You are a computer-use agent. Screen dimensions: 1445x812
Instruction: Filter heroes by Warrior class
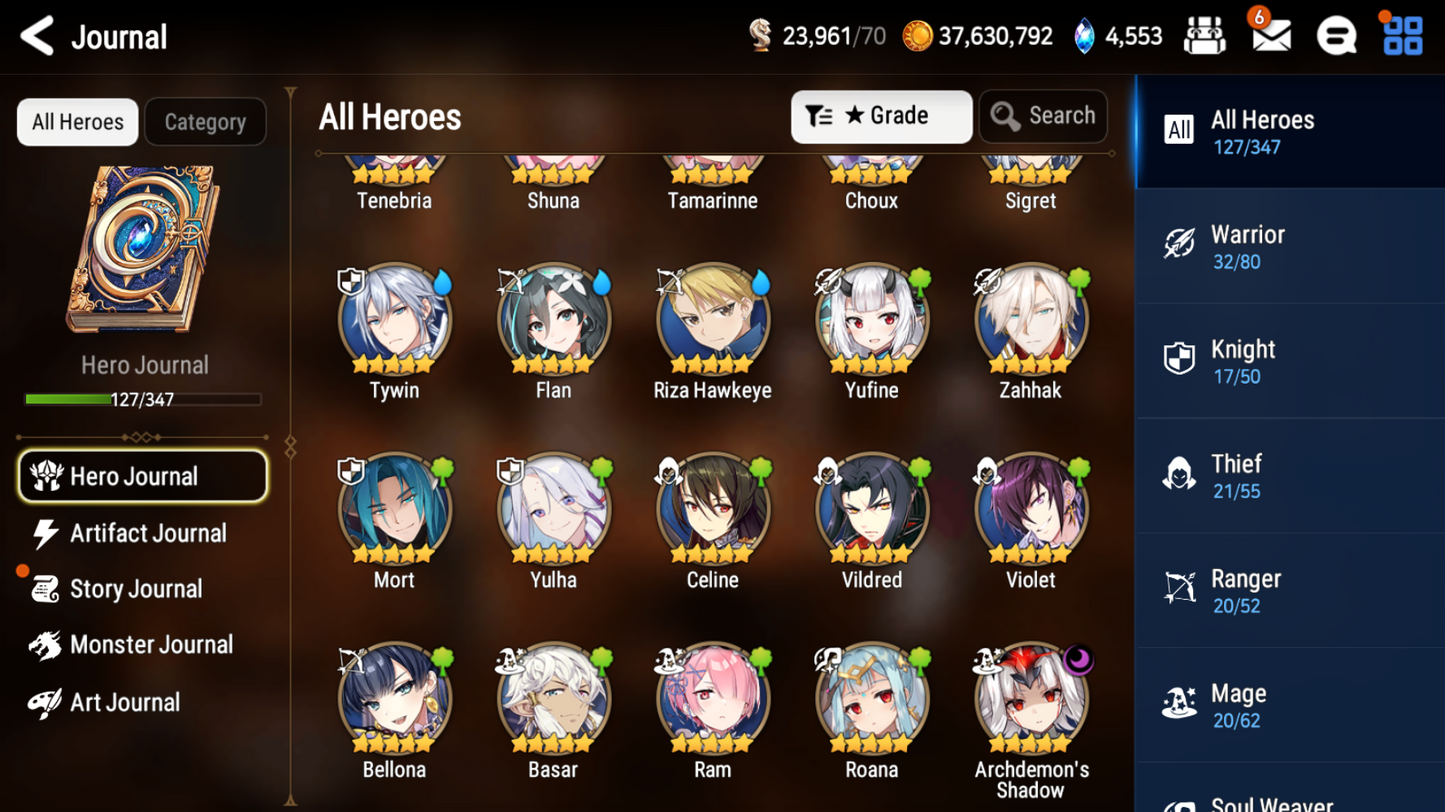click(1289, 247)
